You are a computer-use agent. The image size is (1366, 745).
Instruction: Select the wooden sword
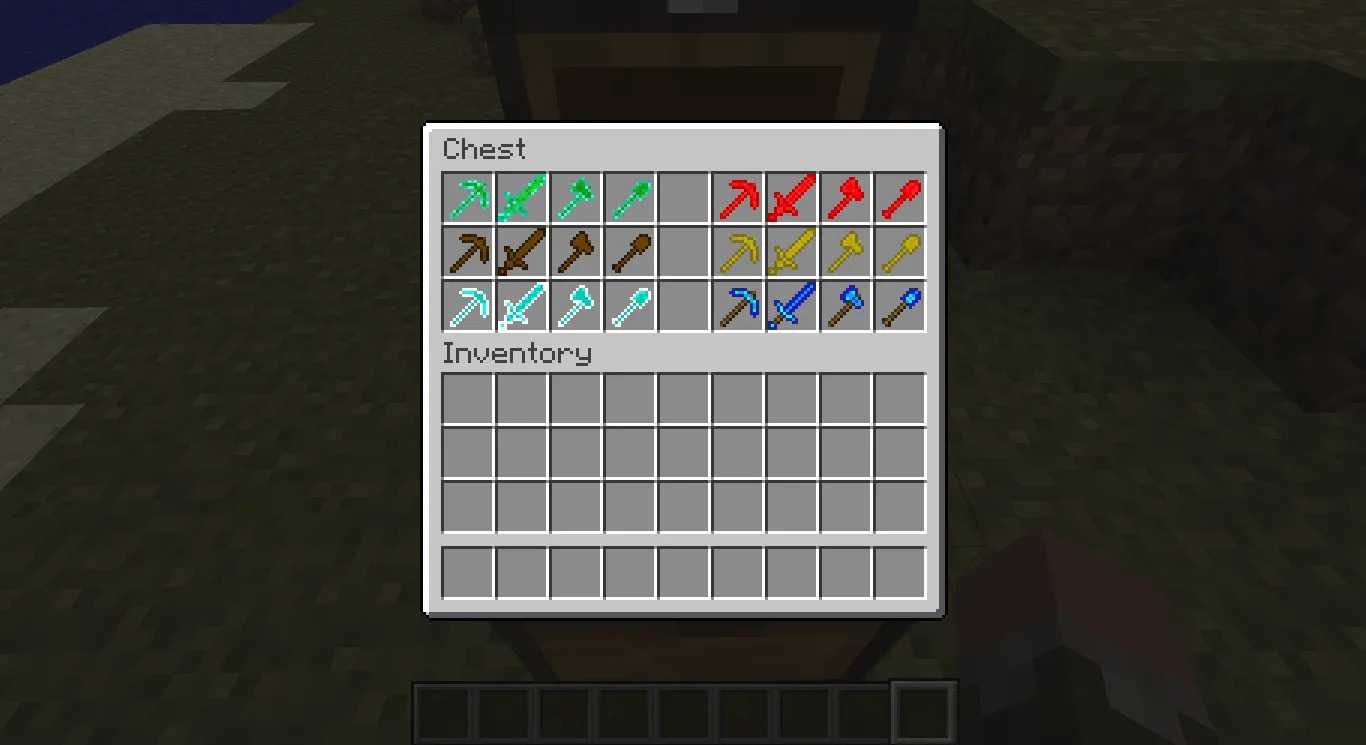(x=523, y=251)
